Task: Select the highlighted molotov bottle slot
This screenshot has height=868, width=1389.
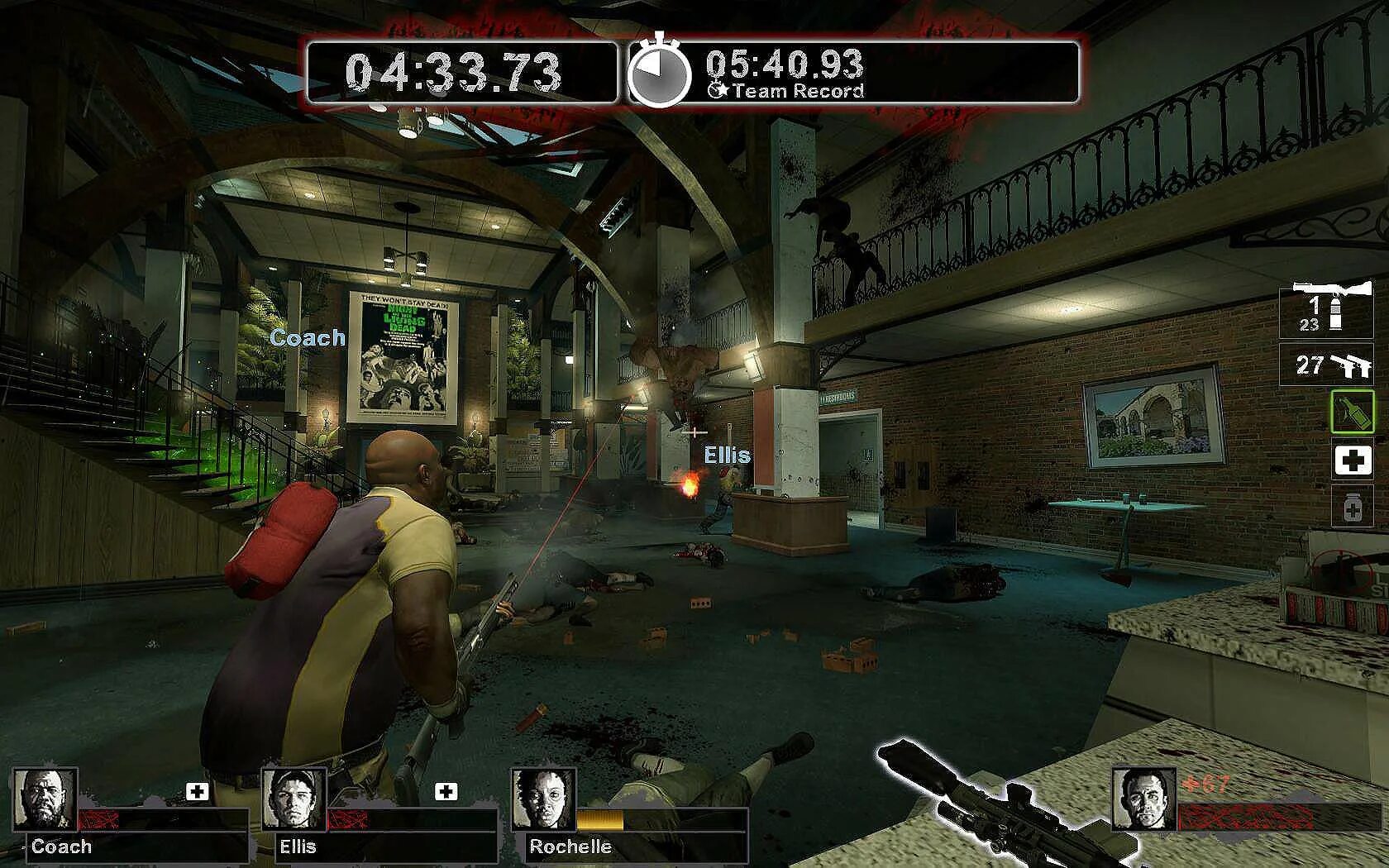Action: [x=1352, y=411]
